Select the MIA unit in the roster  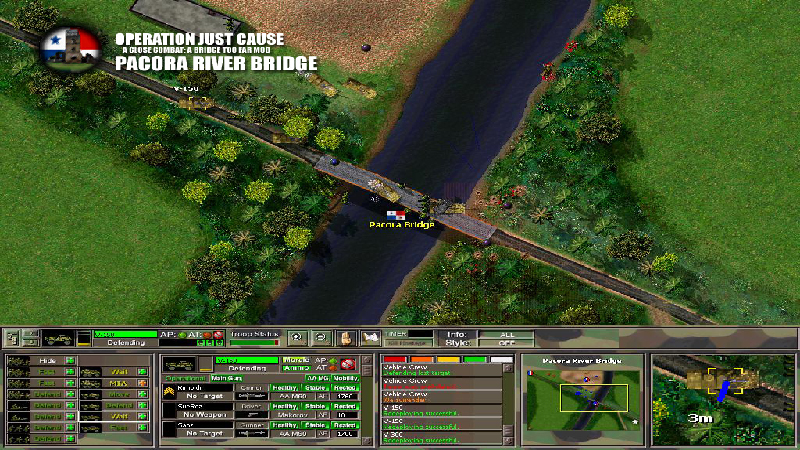[x=113, y=384]
